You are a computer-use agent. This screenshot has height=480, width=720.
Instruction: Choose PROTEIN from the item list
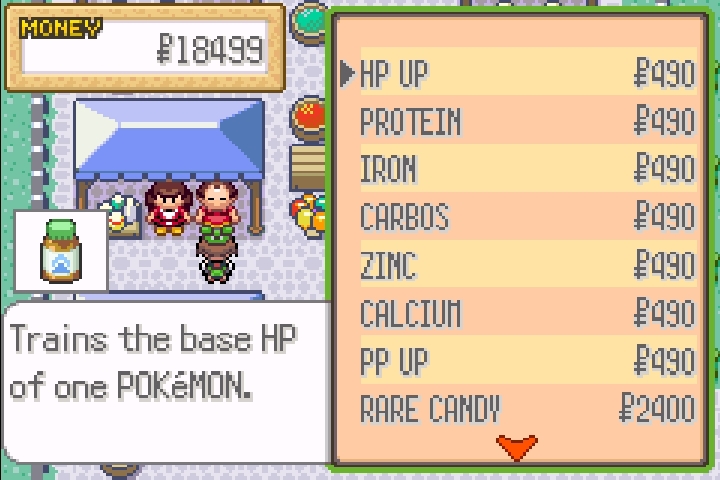pos(527,122)
